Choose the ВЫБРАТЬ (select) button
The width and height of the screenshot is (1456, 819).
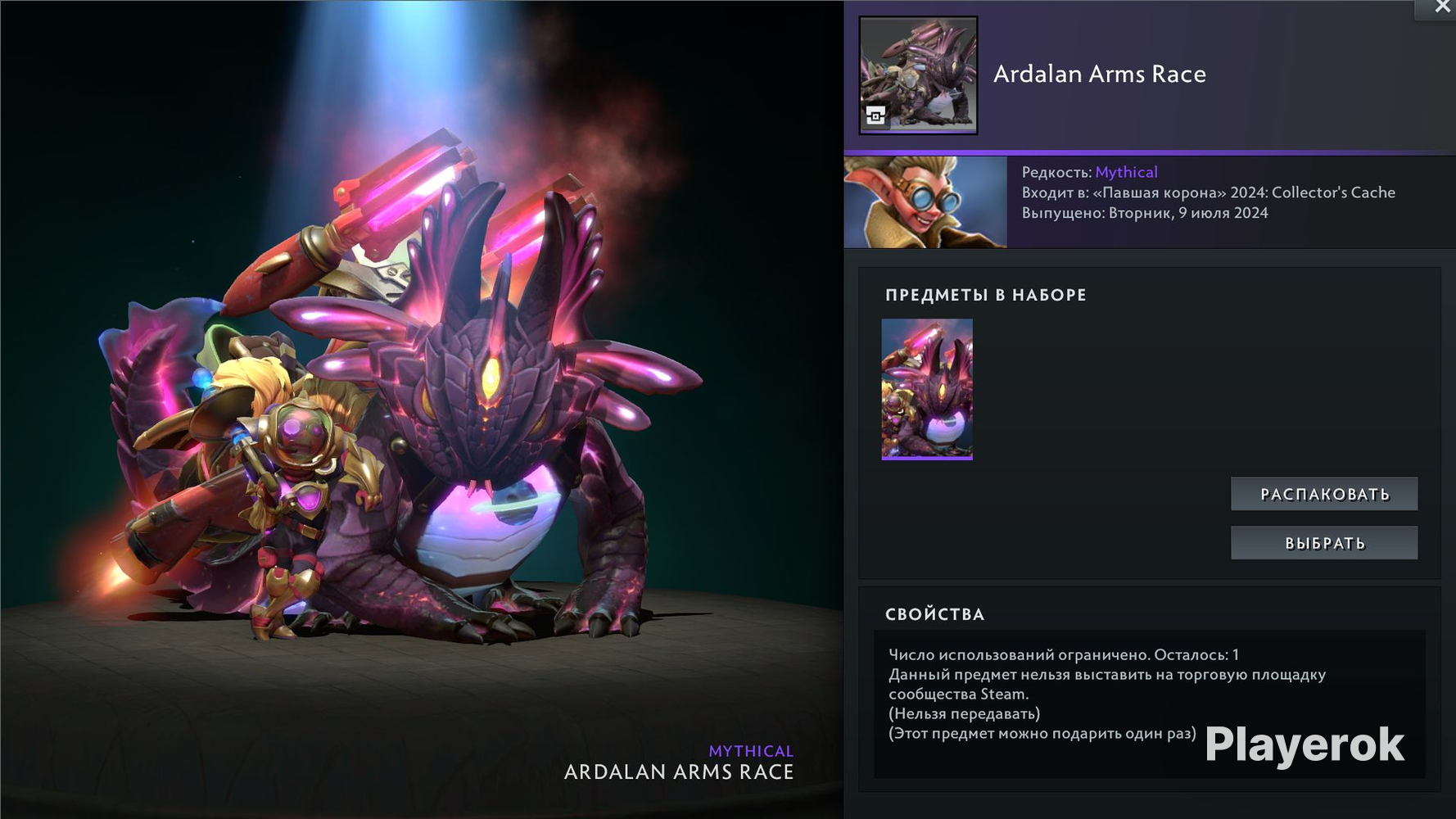(1324, 543)
